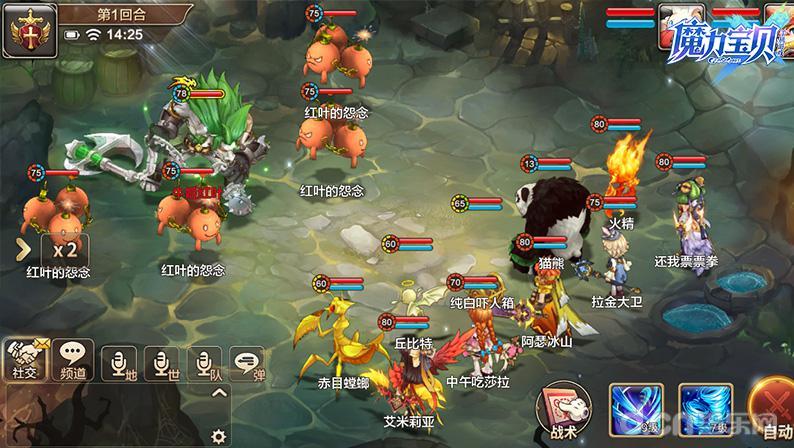
Task: Toggle the 弹 bullet comments button
Action: (246, 362)
